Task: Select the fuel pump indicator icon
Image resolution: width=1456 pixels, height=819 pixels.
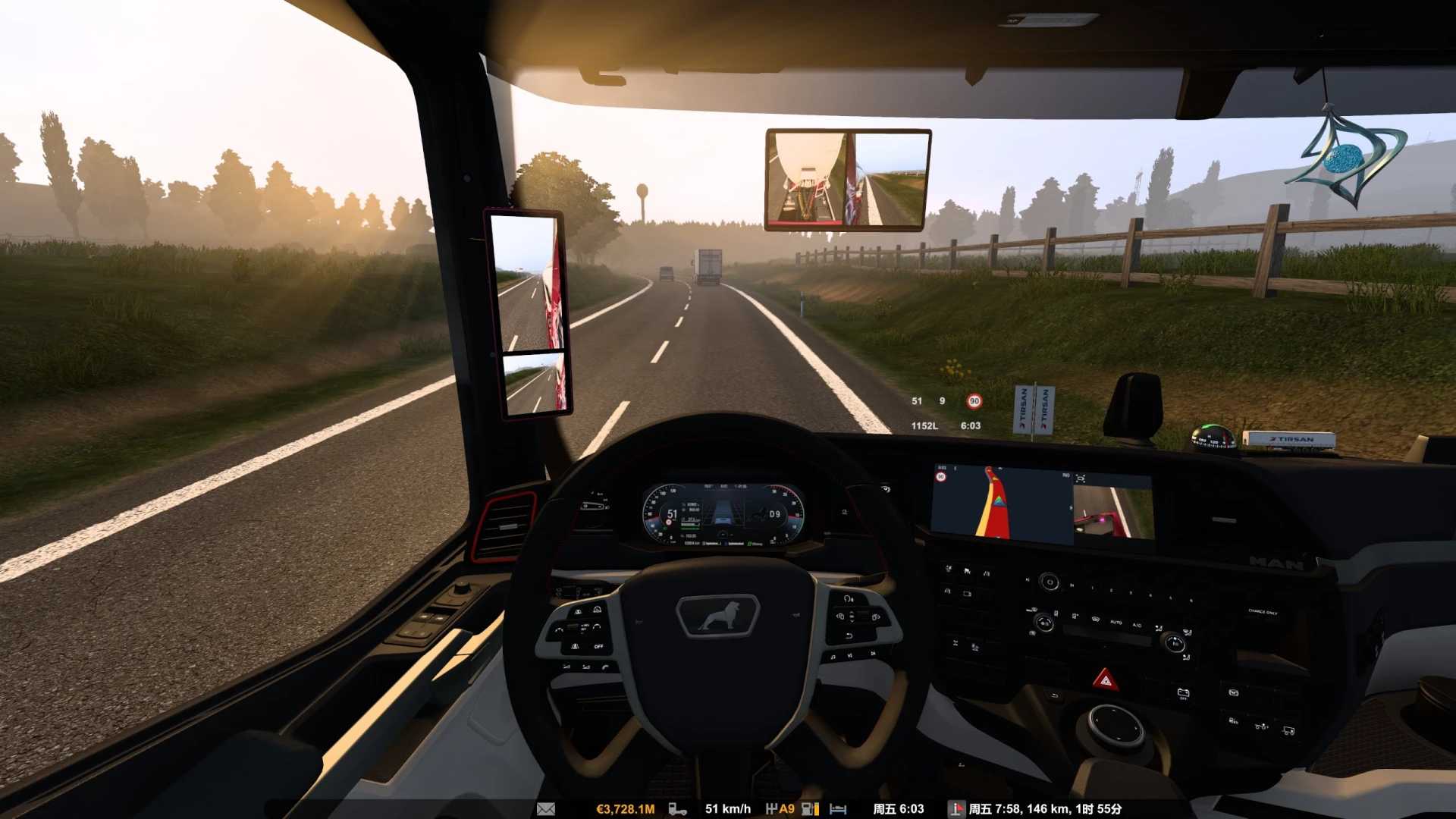Action: click(809, 809)
